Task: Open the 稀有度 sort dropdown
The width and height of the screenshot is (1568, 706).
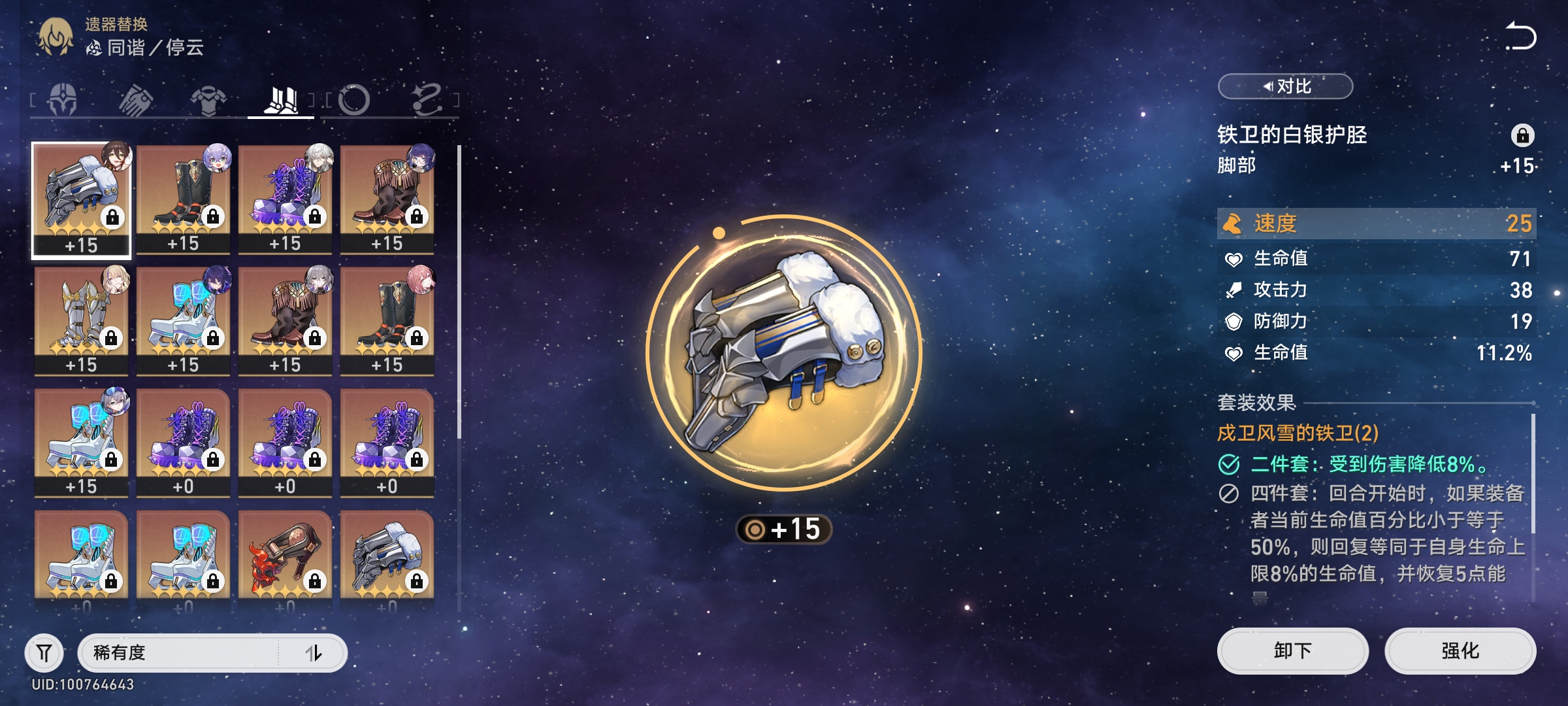Action: tap(178, 652)
